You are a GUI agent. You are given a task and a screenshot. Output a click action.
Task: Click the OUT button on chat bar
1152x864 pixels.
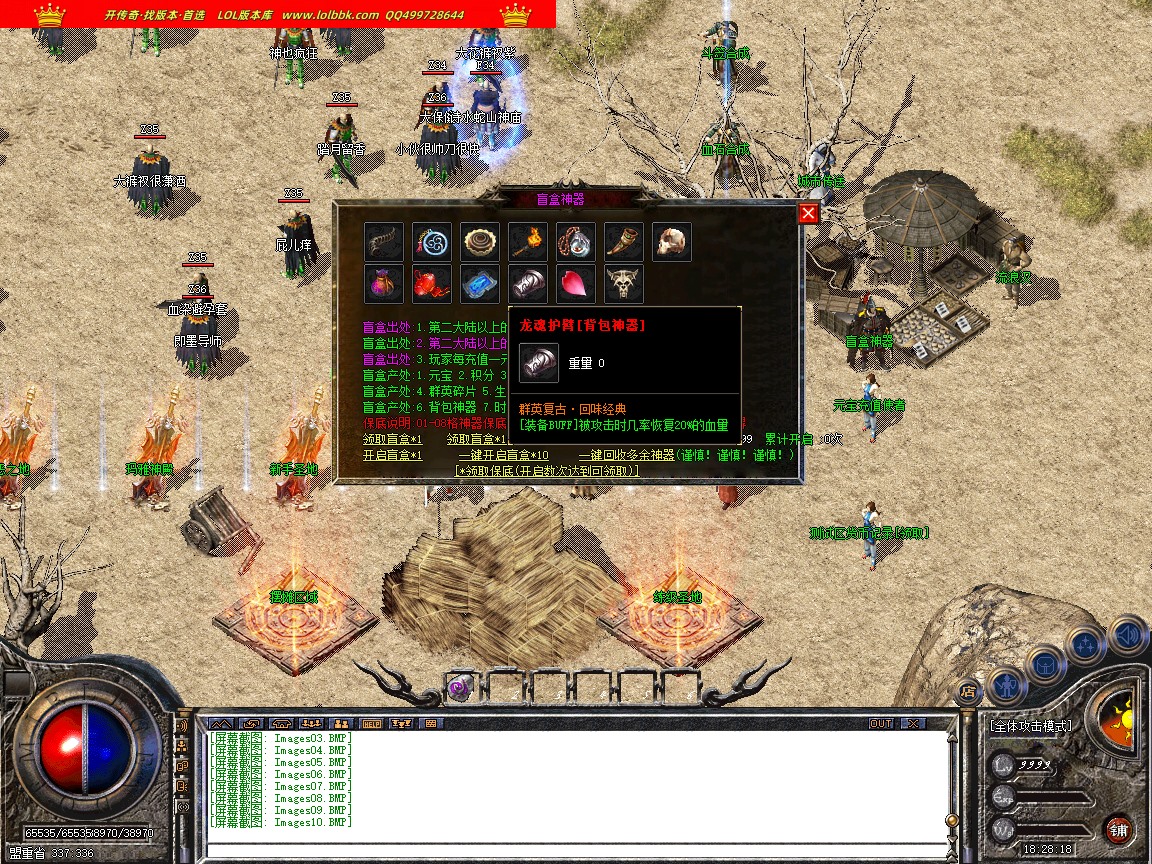pyautogui.click(x=881, y=723)
